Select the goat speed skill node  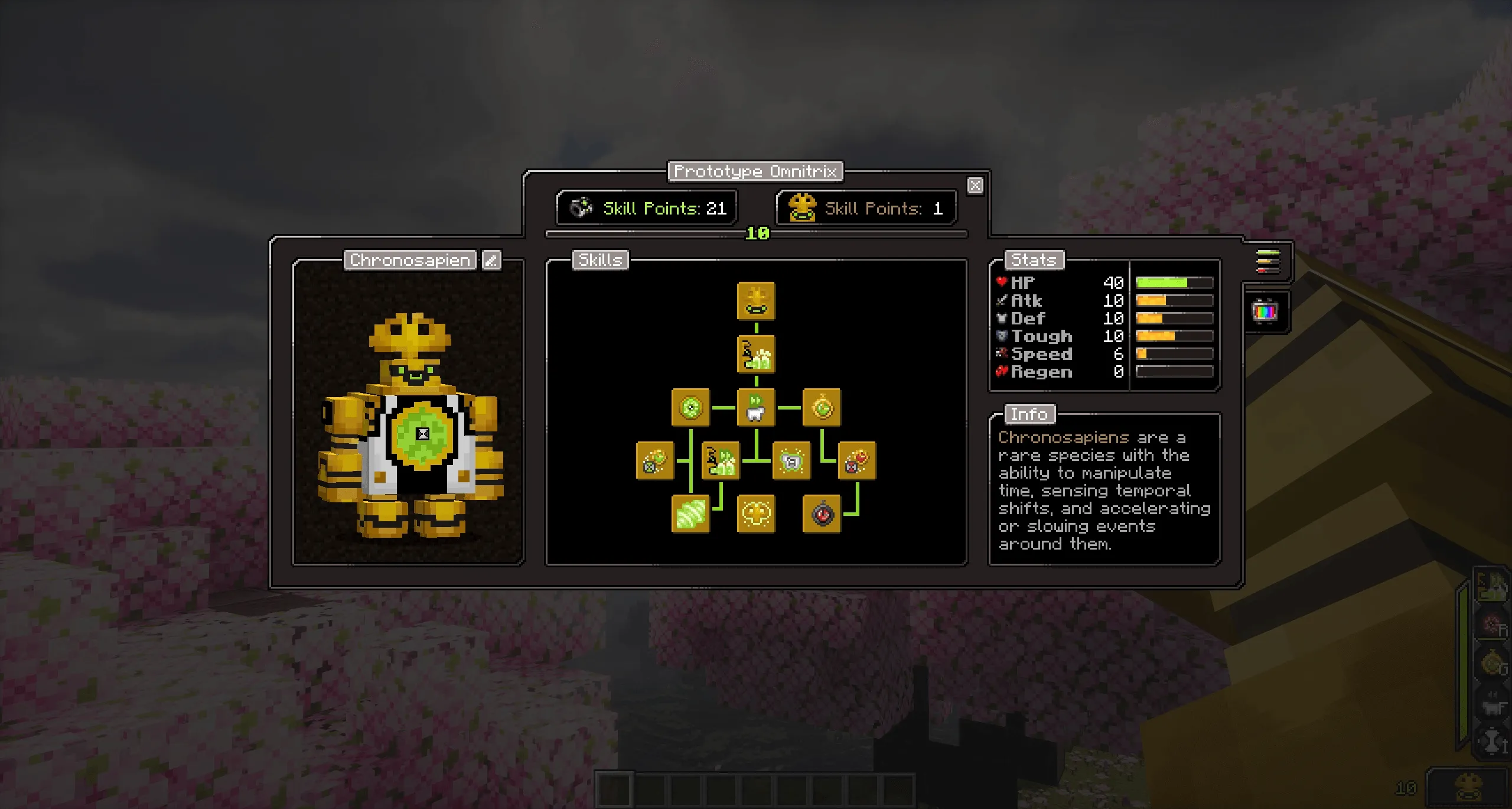[x=756, y=407]
